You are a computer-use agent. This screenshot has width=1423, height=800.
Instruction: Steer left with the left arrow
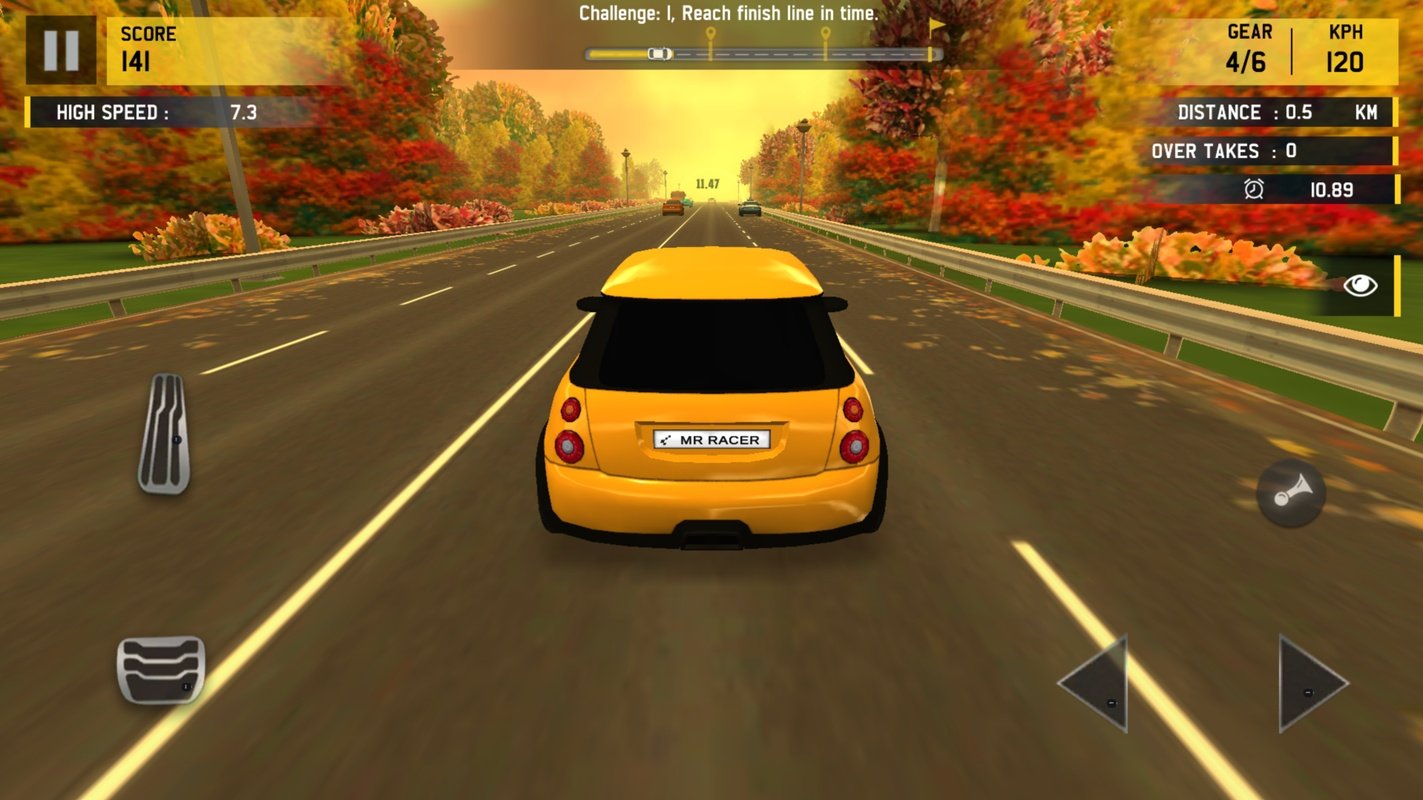[1100, 685]
